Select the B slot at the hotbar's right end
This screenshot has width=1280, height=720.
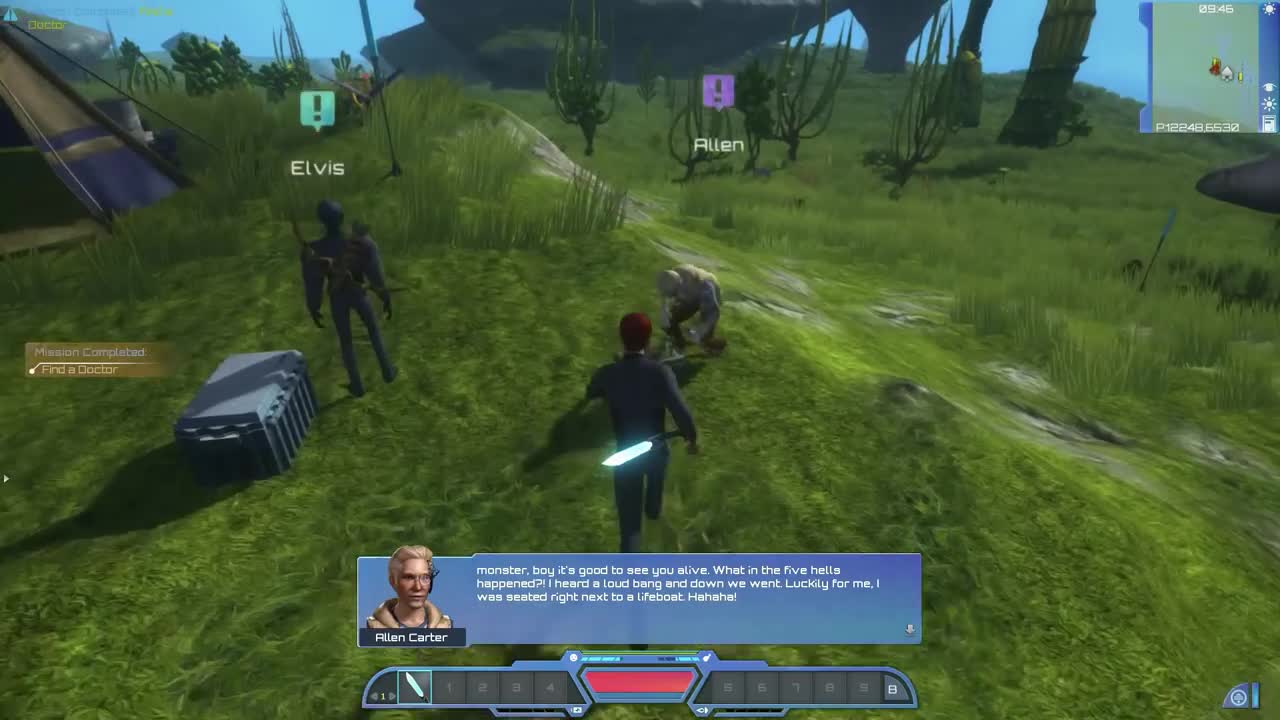[892, 690]
